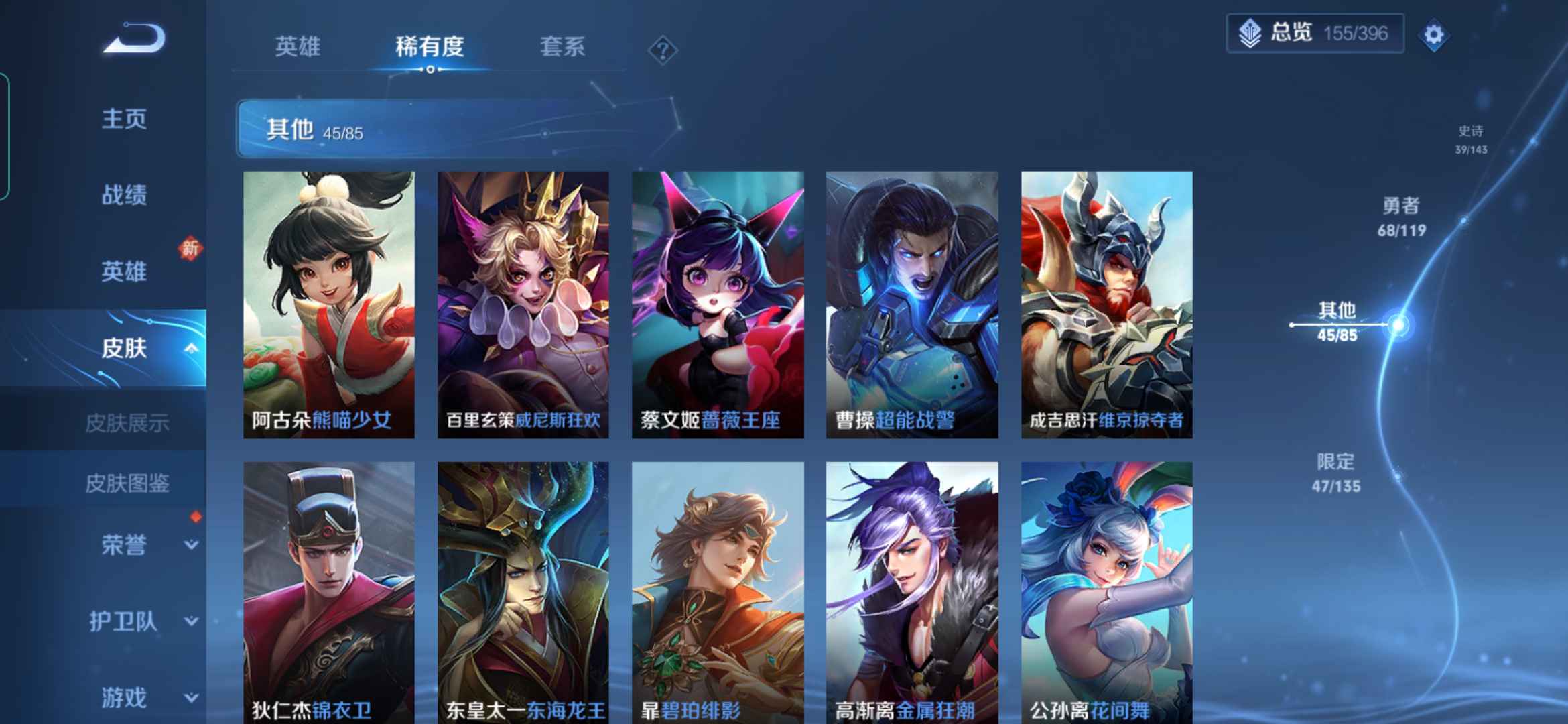Open the 英雄 tab at the top
The image size is (1568, 724).
click(x=299, y=47)
